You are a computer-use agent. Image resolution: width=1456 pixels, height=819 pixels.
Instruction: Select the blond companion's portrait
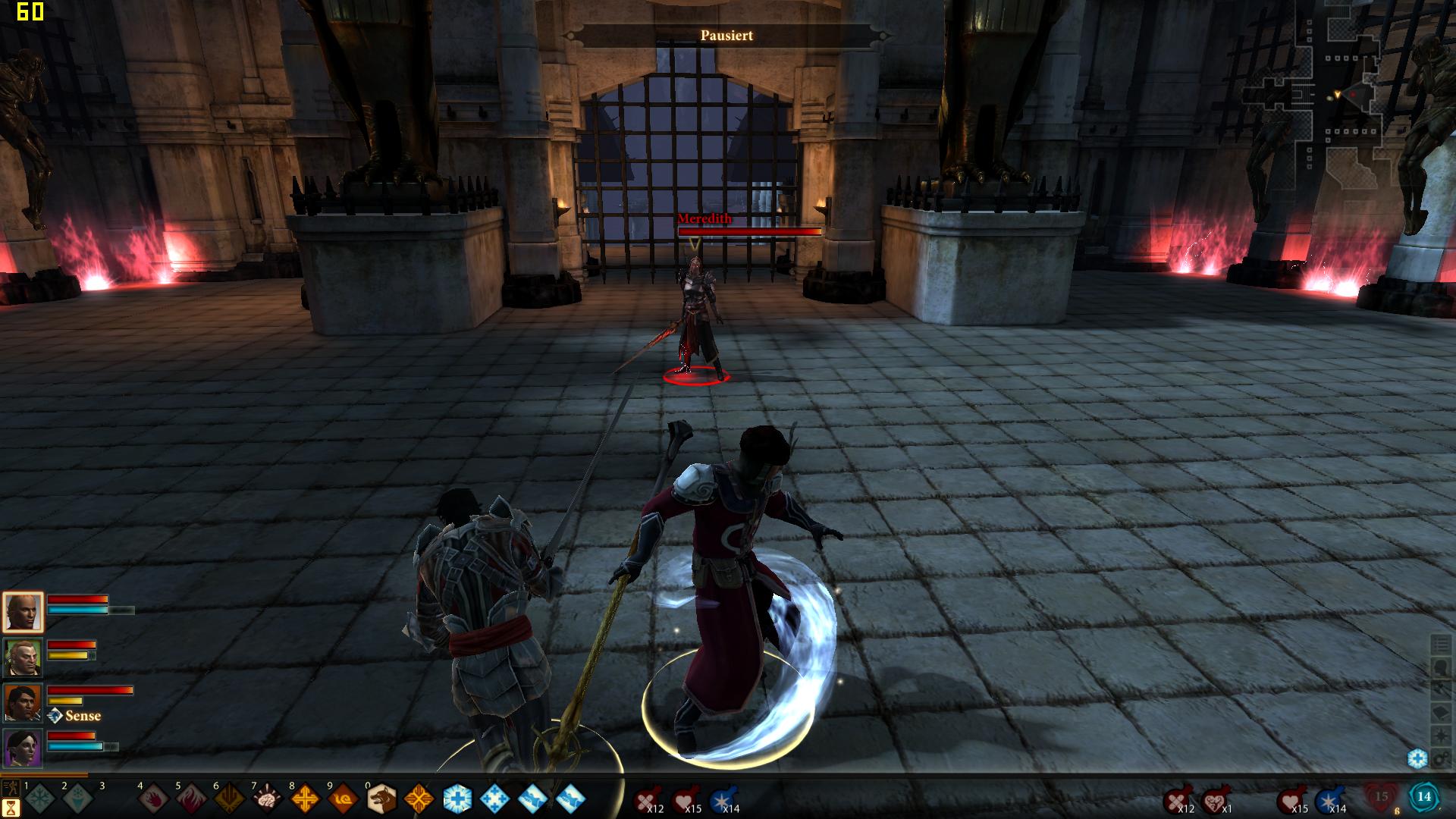[23, 657]
